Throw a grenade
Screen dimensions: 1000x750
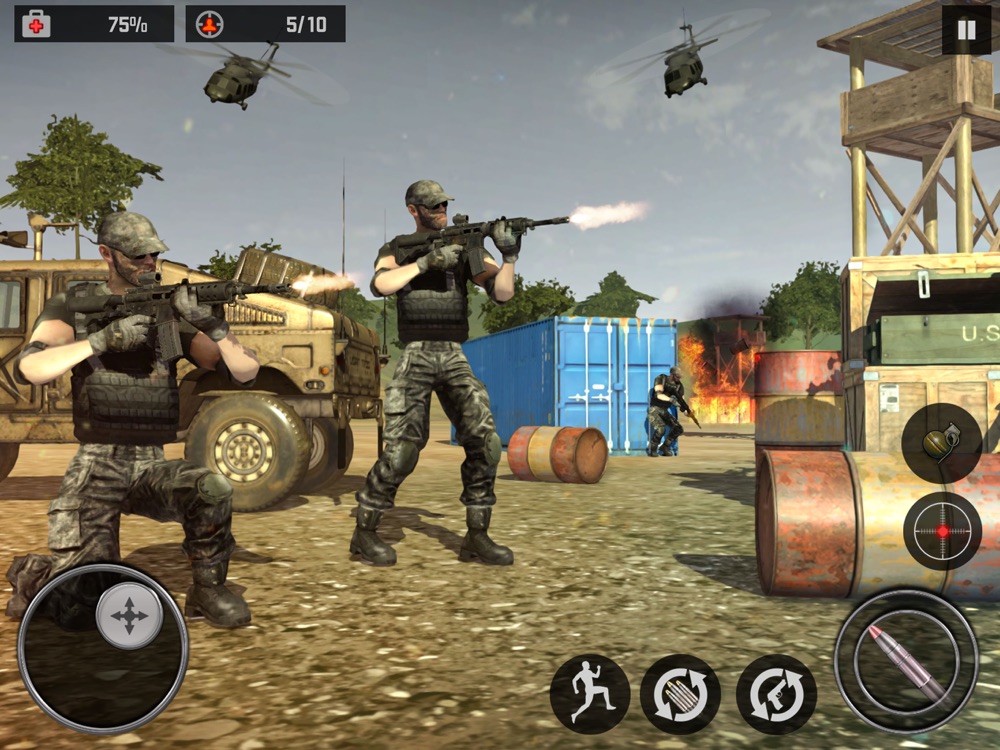coord(941,443)
